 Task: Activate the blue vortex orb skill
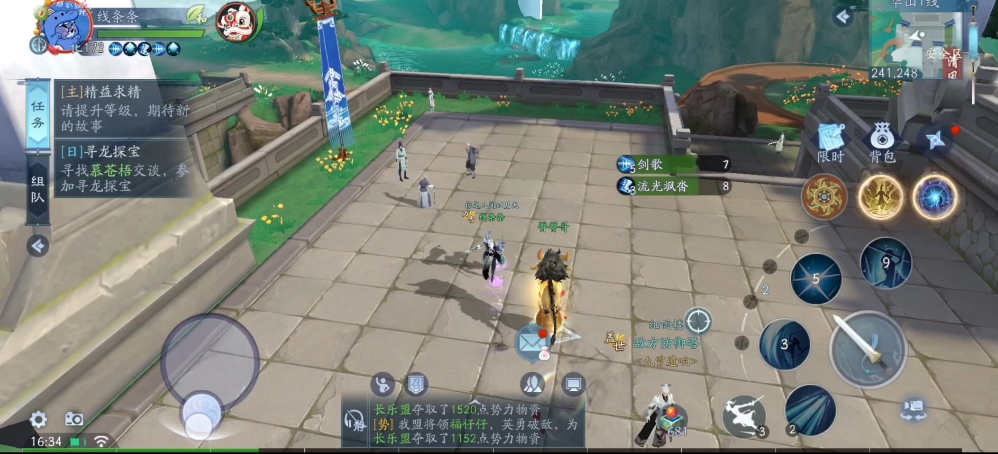click(x=935, y=197)
